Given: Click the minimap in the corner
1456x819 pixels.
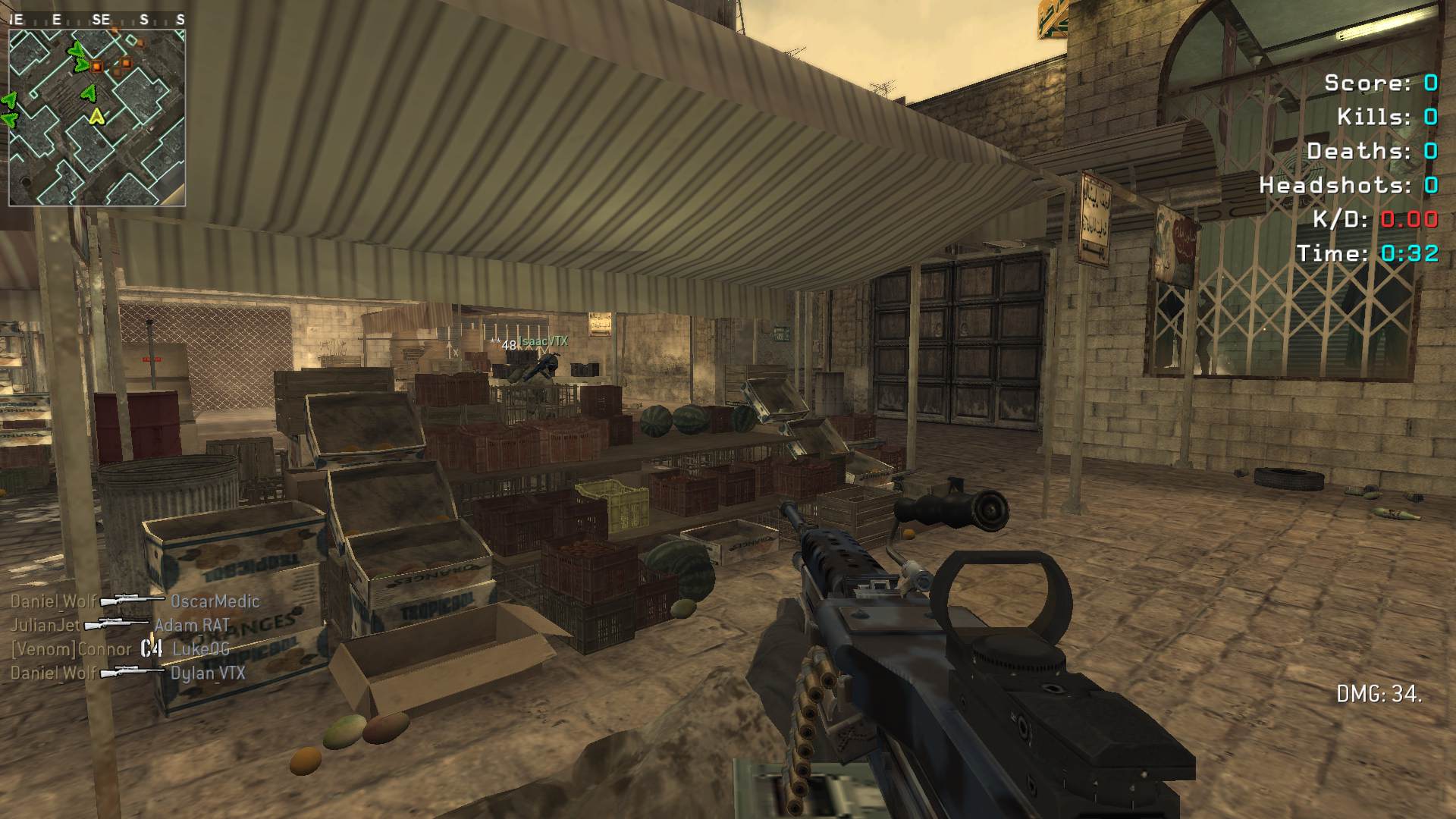Looking at the screenshot, I should pyautogui.click(x=97, y=118).
